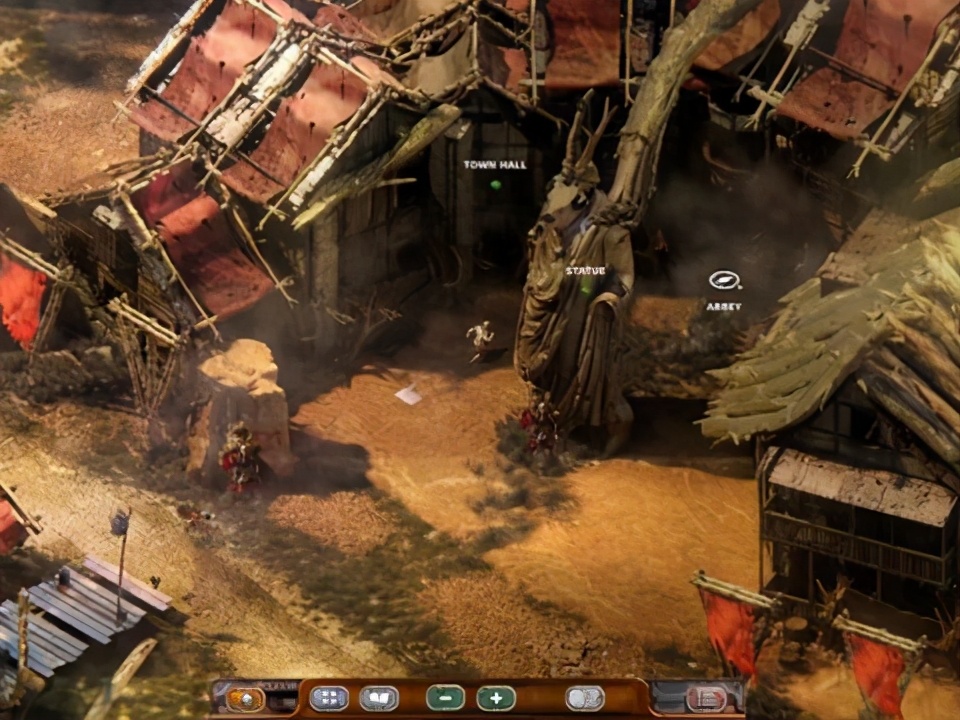960x720 pixels.
Task: Toggle the grey pill-shaped switch button
Action: click(x=585, y=698)
